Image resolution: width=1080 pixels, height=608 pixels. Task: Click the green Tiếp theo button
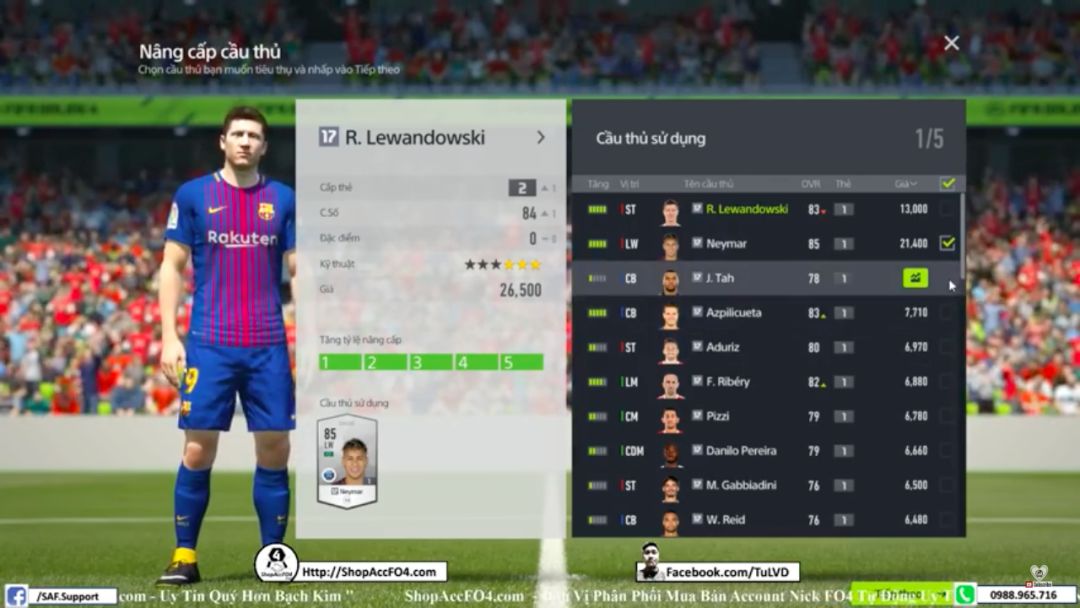pyautogui.click(x=900, y=592)
